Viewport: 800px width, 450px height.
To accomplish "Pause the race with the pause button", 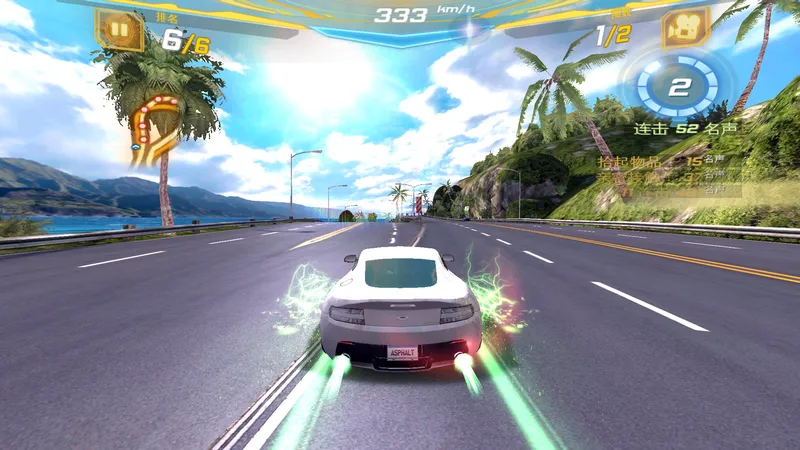I will pos(120,29).
